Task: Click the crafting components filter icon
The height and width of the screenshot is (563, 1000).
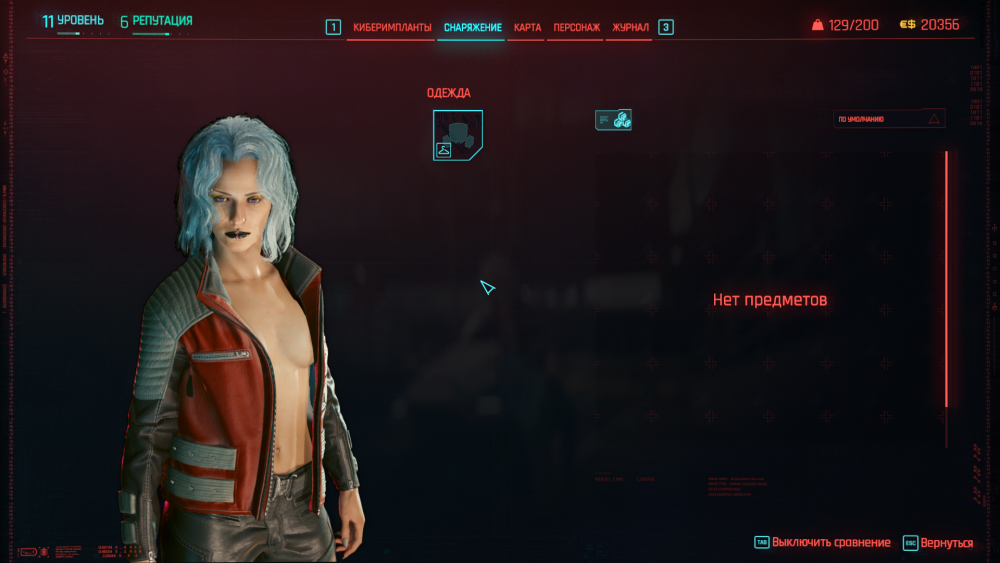Action: [x=613, y=120]
